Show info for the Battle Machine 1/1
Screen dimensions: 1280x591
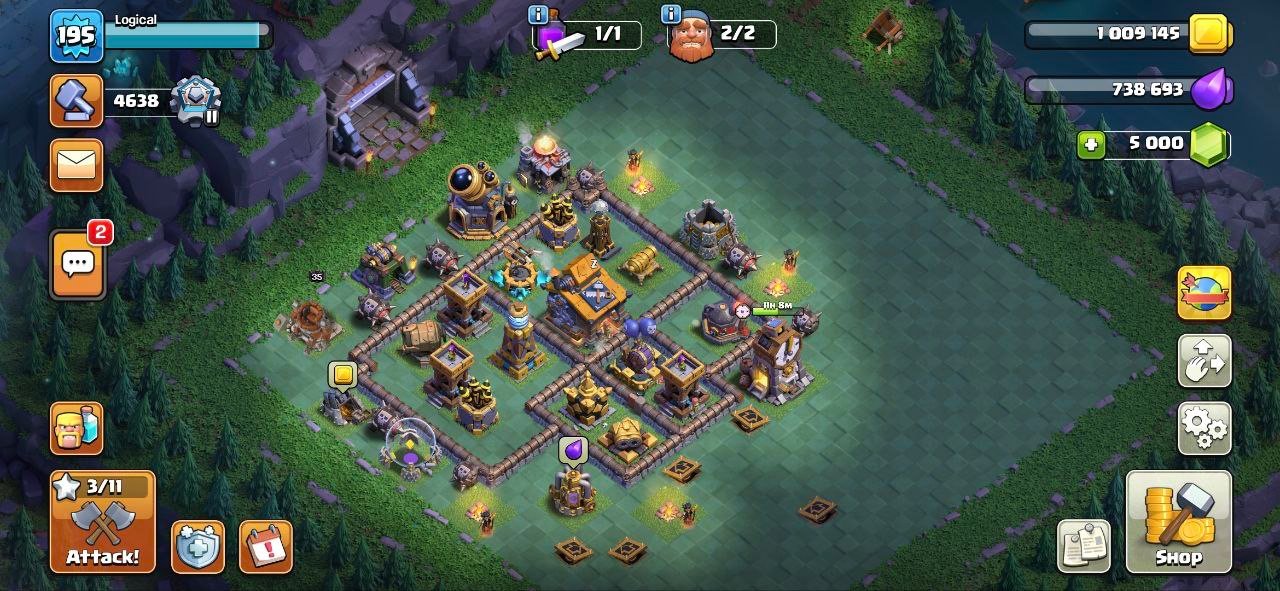(x=539, y=15)
